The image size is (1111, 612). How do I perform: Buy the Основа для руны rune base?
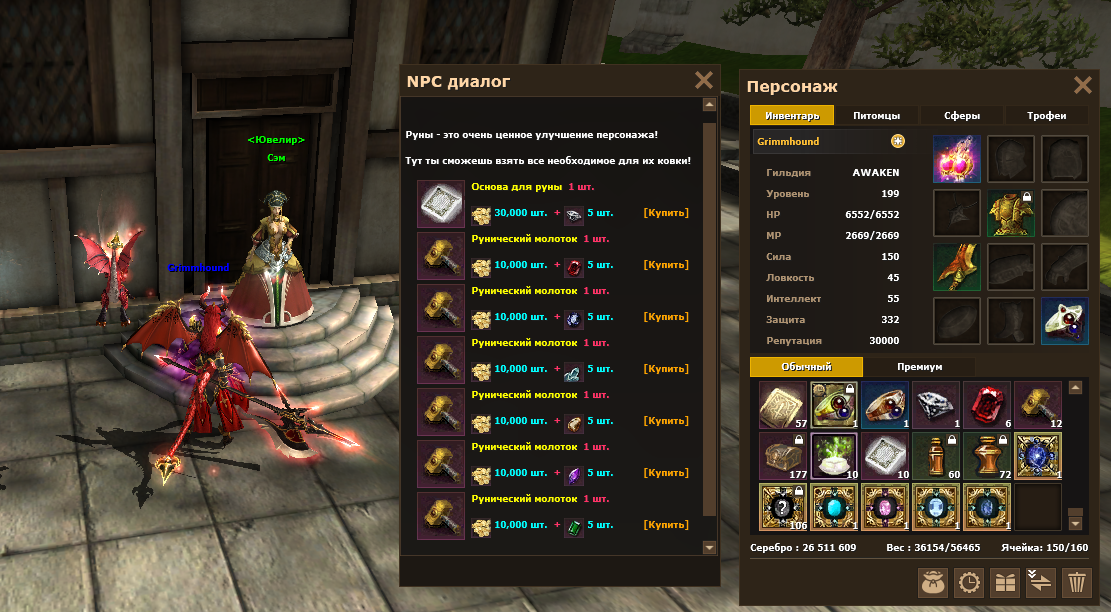click(666, 213)
